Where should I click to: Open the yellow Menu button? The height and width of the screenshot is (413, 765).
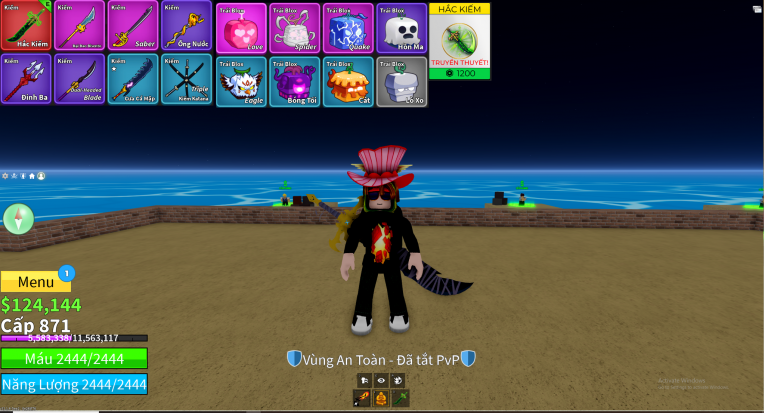[x=35, y=282]
